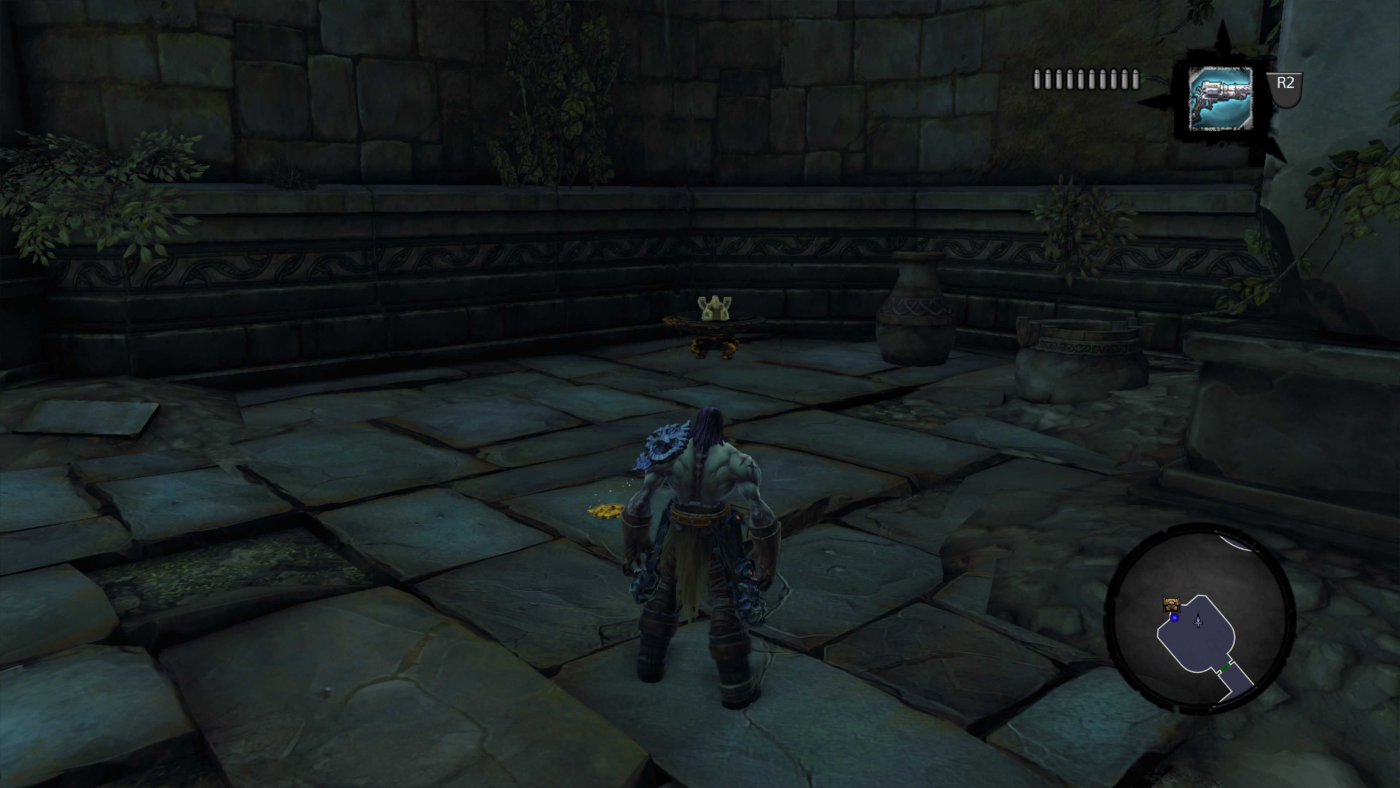The height and width of the screenshot is (788, 1400).
Task: Click the blue objective dot on the minimap
Action: click(1175, 617)
